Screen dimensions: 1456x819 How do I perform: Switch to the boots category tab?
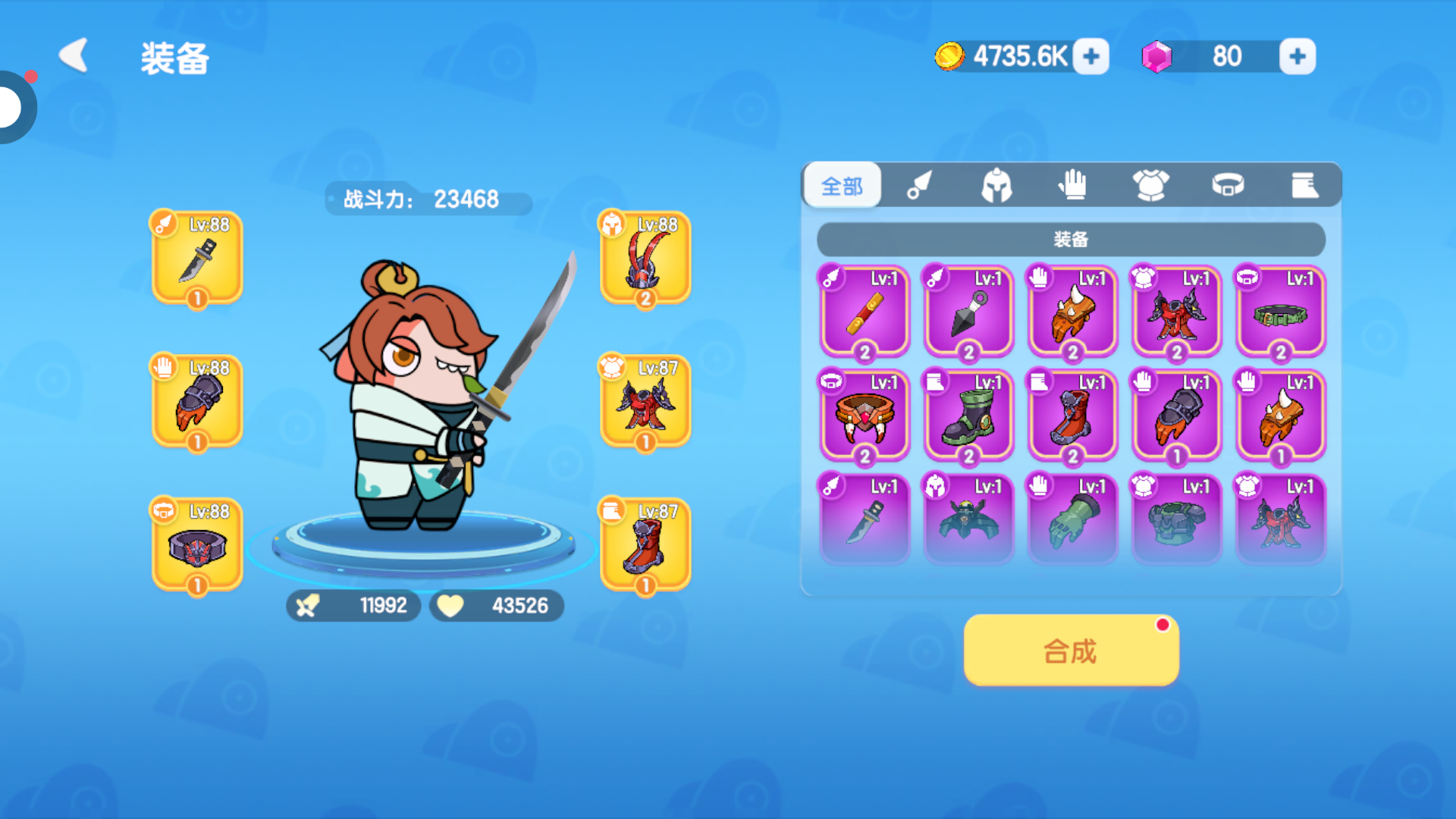1304,185
